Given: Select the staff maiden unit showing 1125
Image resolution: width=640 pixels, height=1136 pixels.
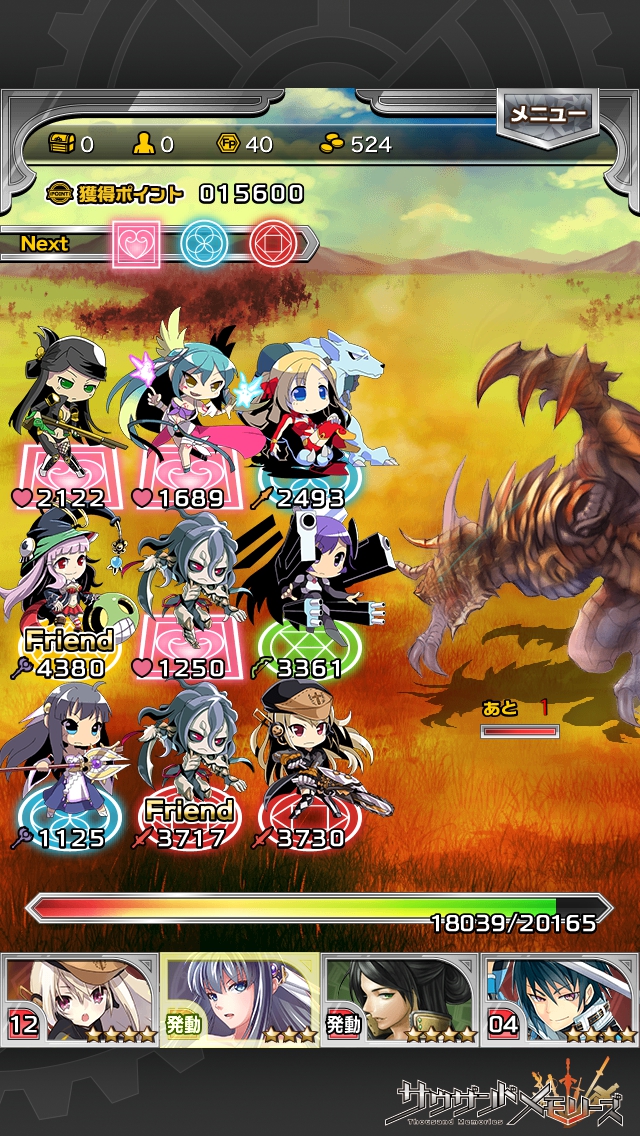Looking at the screenshot, I should tap(68, 760).
